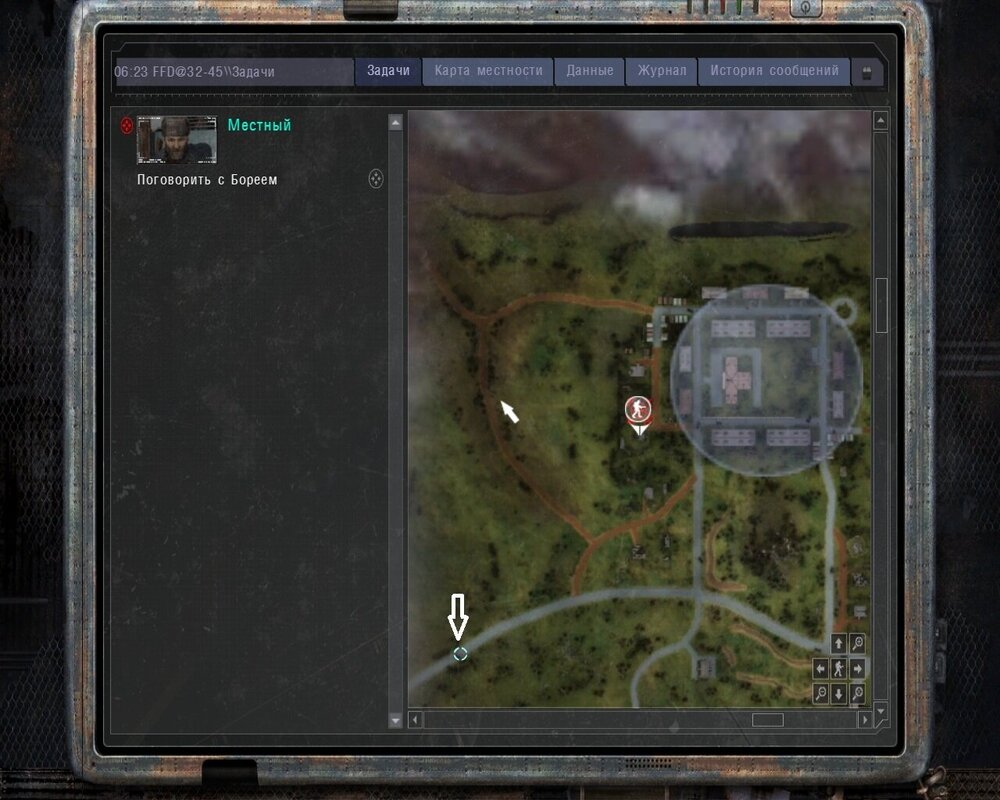The image size is (1000, 800).
Task: Open the Журнал tab
Action: pos(662,71)
